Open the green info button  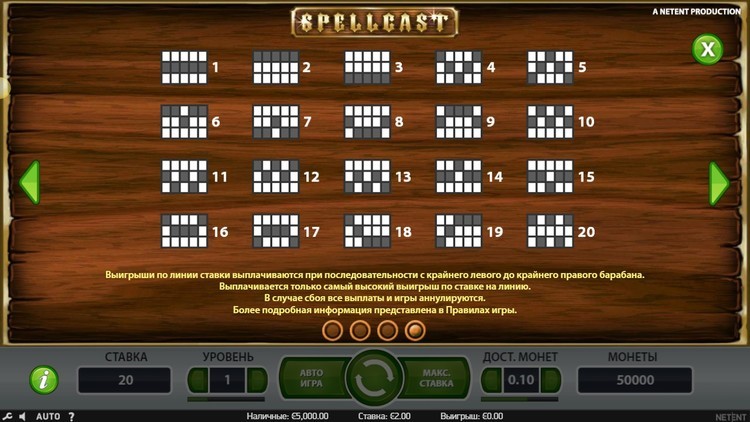click(x=43, y=380)
